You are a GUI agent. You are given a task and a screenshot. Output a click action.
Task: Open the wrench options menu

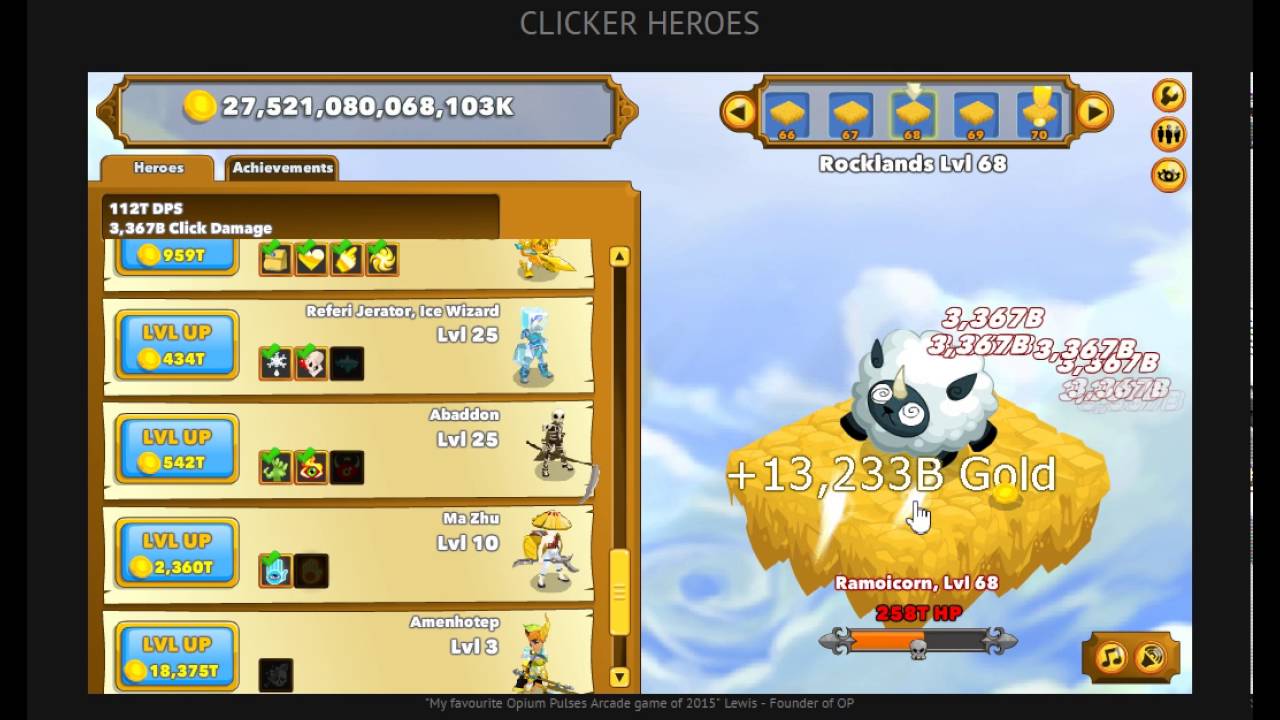coord(1168,96)
